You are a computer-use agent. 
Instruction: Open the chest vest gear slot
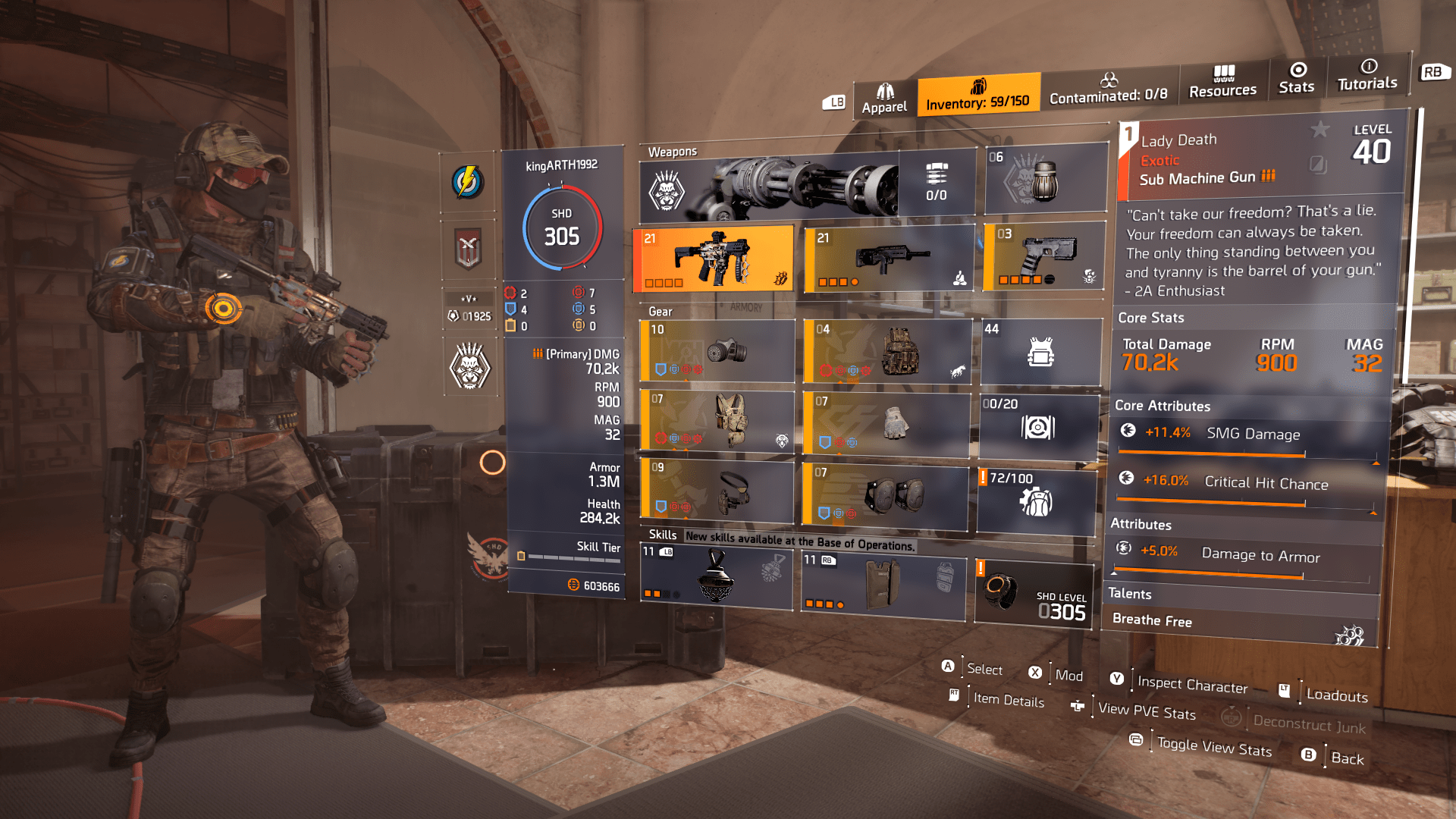(717, 421)
